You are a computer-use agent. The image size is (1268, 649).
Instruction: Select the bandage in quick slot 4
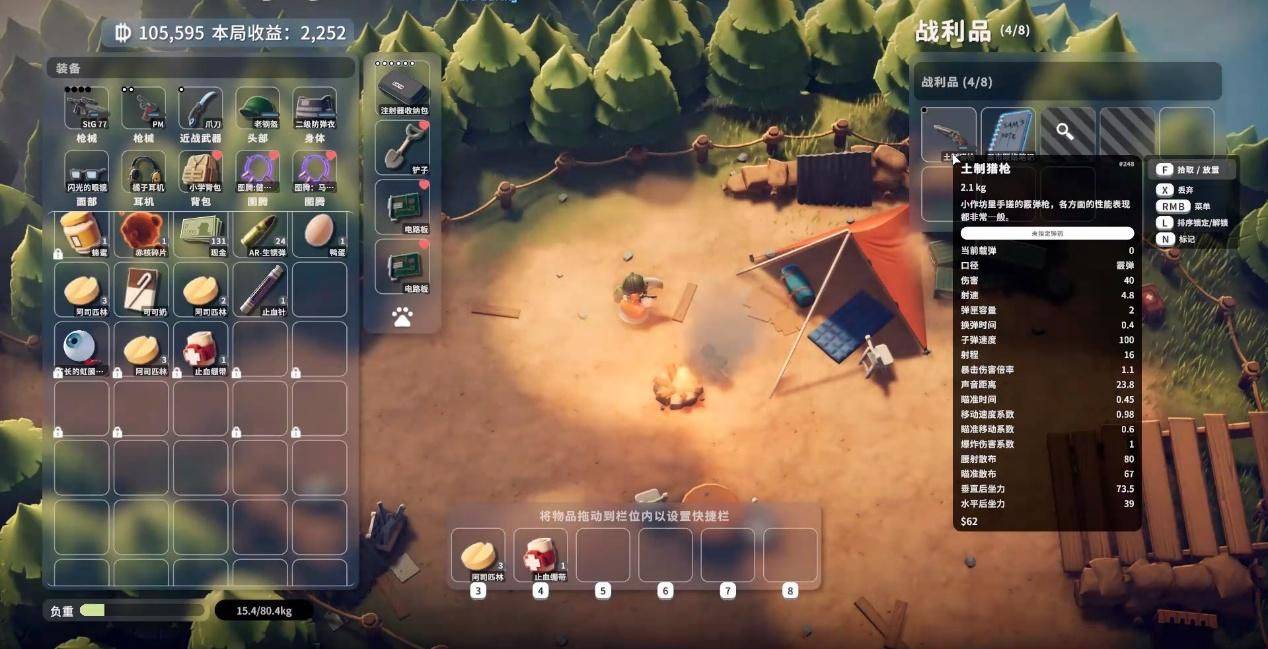pos(540,556)
